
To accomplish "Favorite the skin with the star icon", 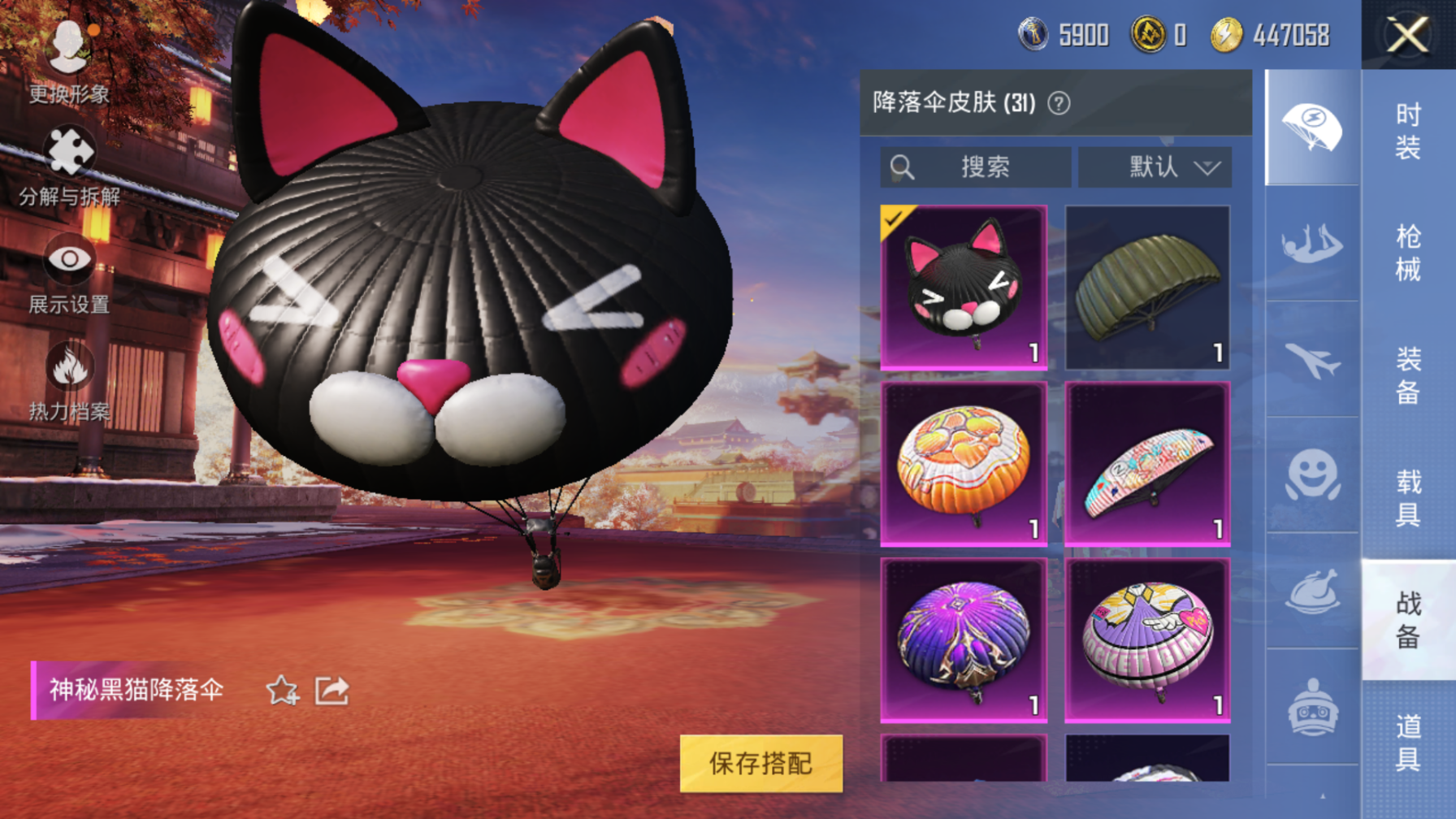I will point(282,691).
